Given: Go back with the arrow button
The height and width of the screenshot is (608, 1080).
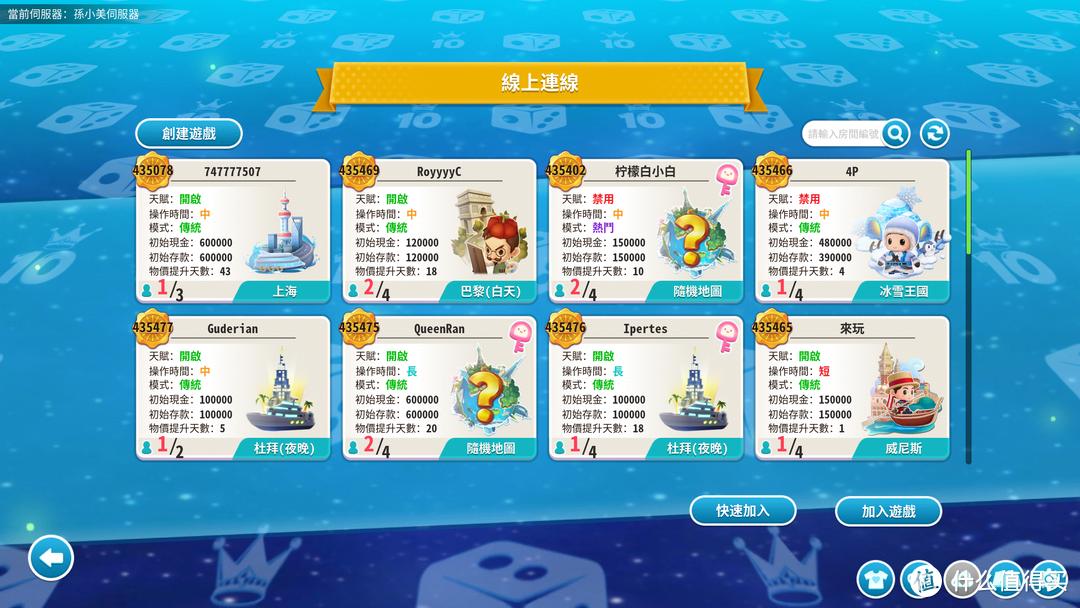Looking at the screenshot, I should point(51,557).
